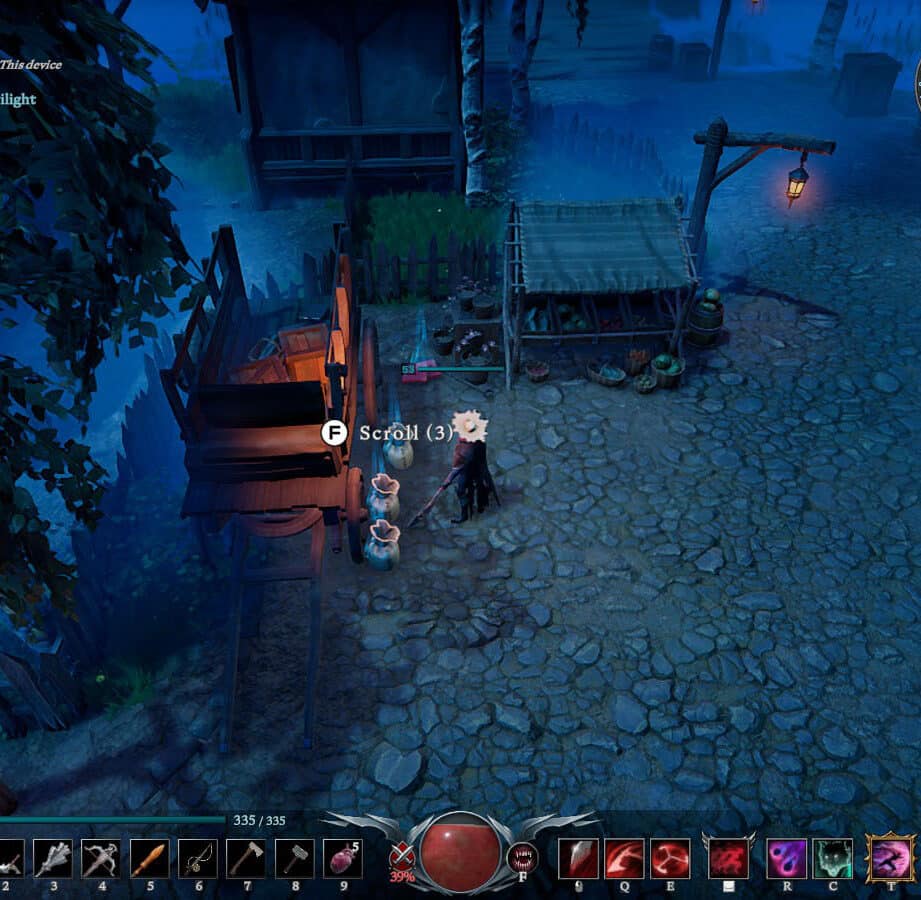Use the pink heart consumable
Viewport: 921px width, 900px height.
(342, 858)
